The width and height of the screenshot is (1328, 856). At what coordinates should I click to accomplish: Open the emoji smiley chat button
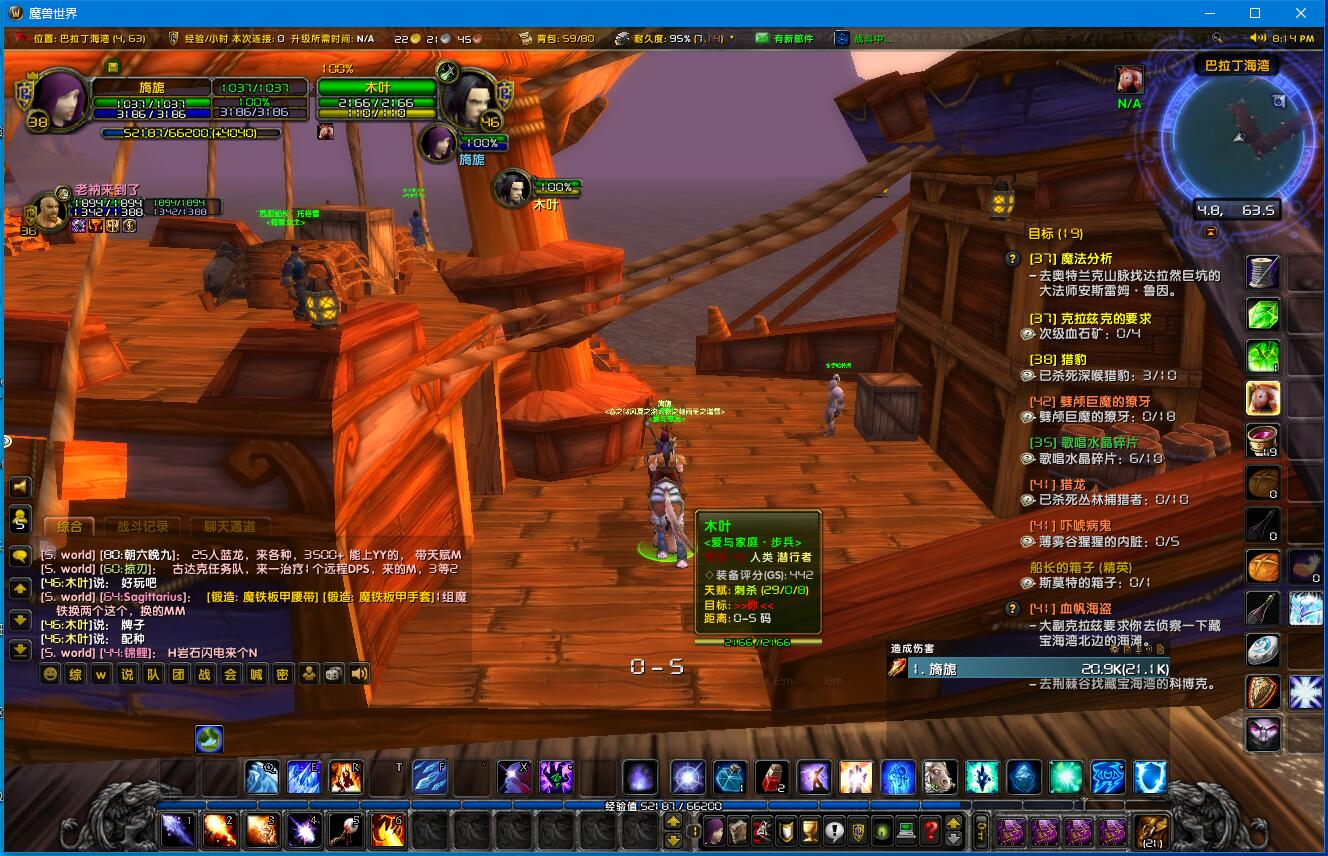click(50, 674)
